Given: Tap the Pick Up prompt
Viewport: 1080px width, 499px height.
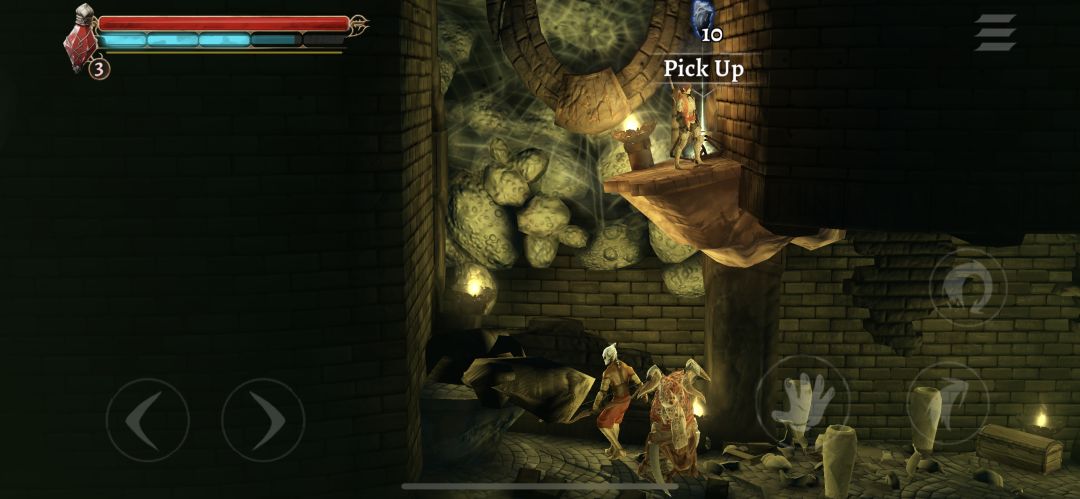Looking at the screenshot, I should click(704, 69).
